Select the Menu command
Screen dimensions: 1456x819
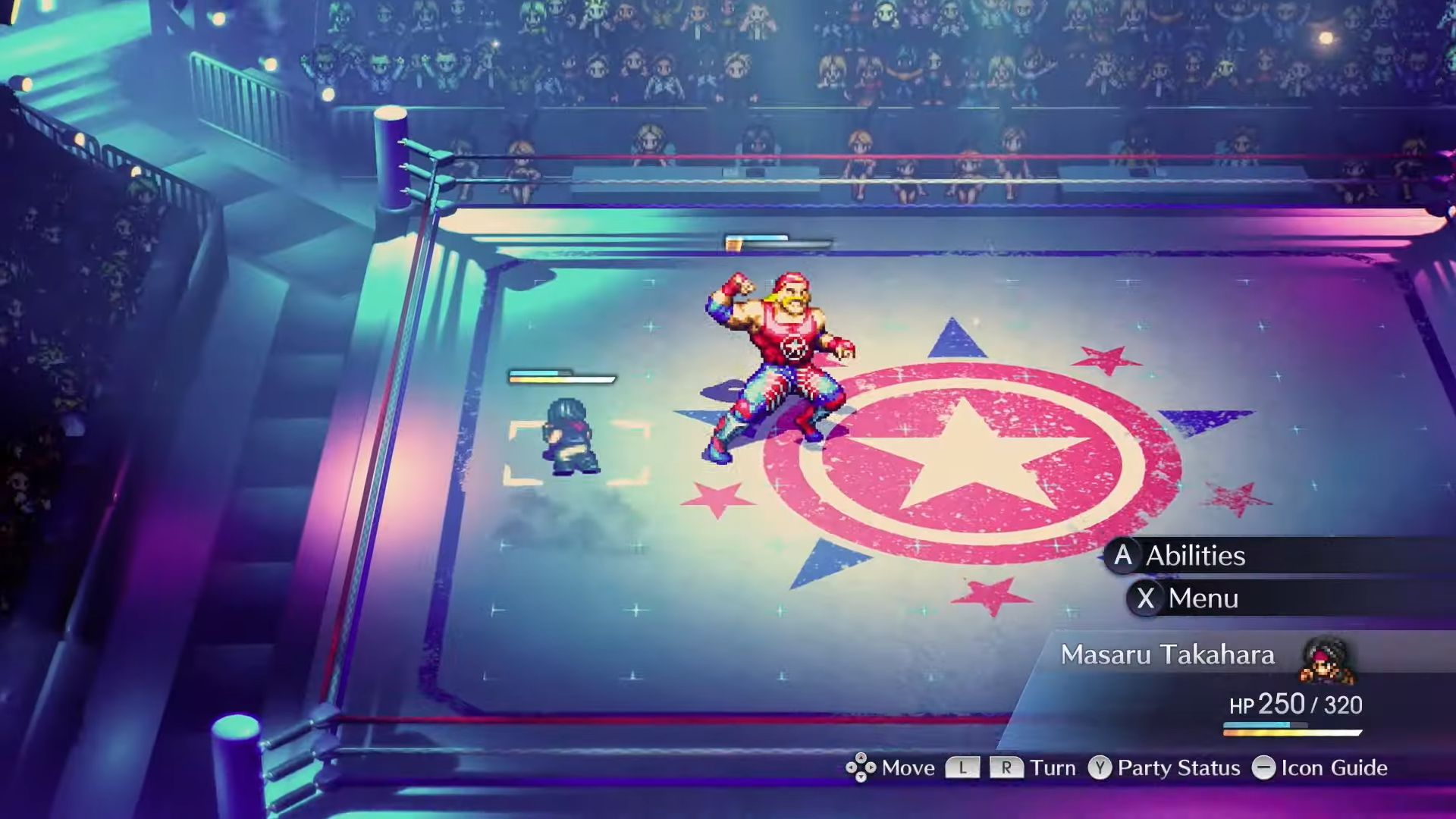(1202, 598)
